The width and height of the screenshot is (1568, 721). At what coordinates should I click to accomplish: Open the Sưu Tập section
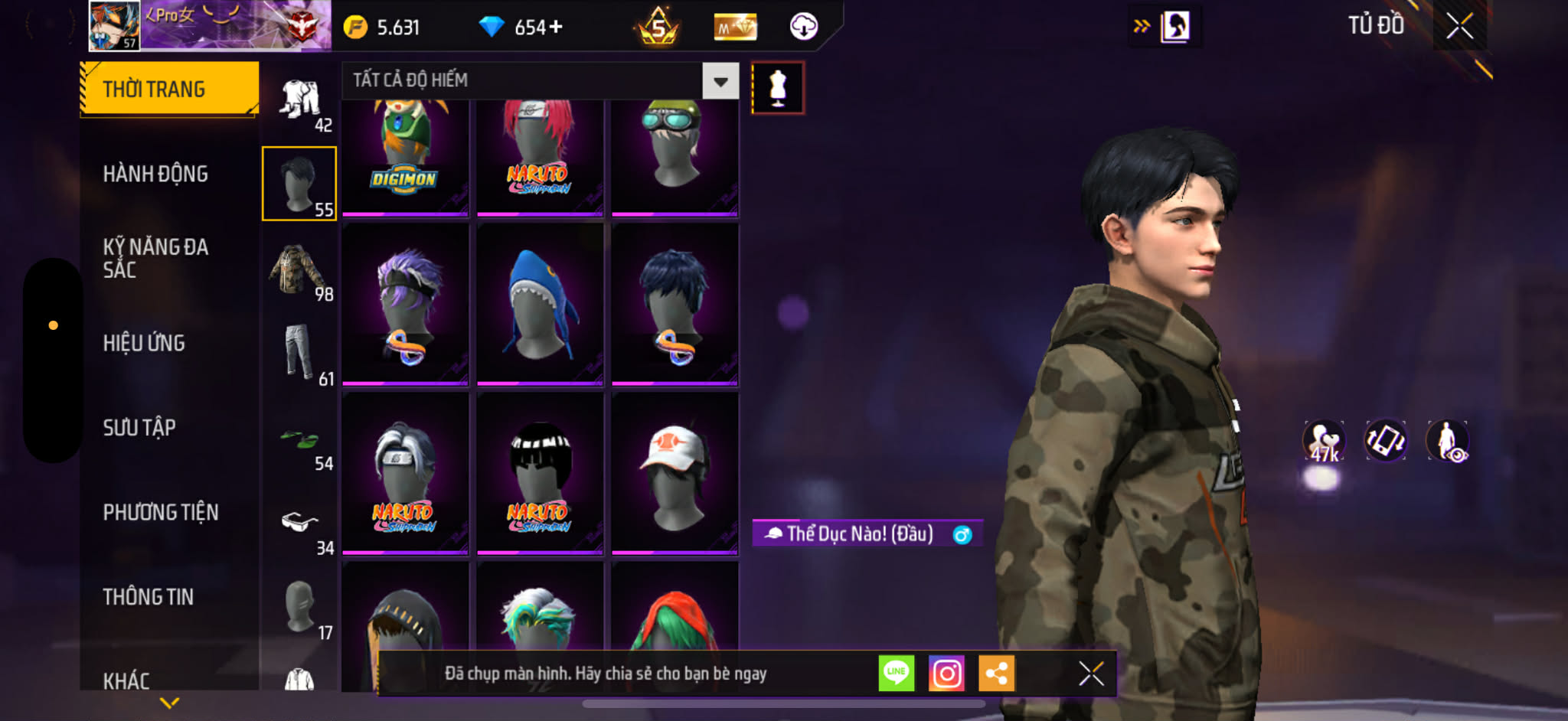coord(139,427)
